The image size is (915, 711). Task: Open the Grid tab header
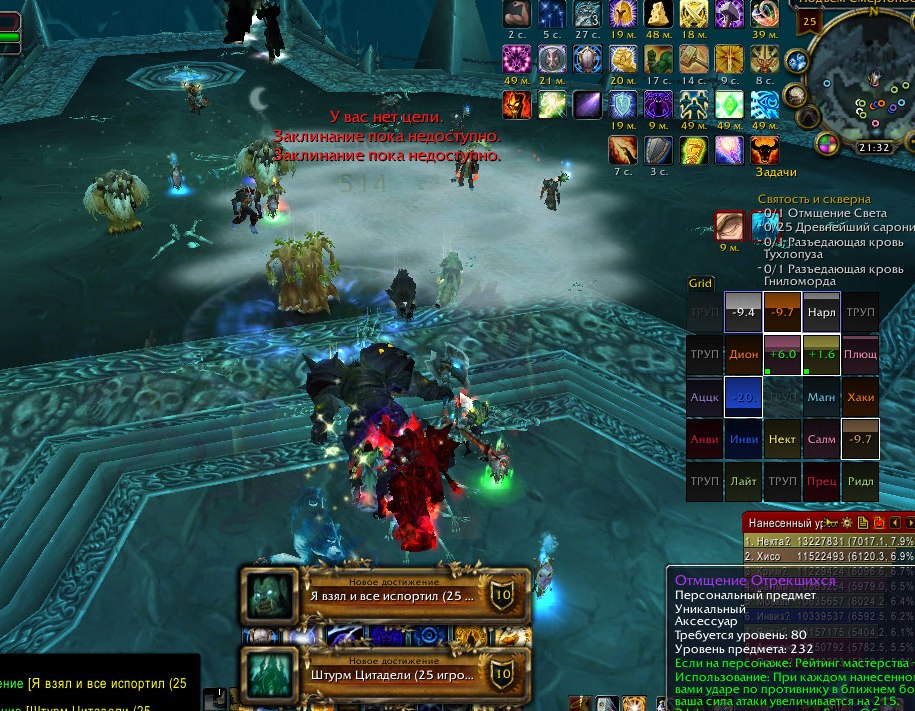point(700,283)
